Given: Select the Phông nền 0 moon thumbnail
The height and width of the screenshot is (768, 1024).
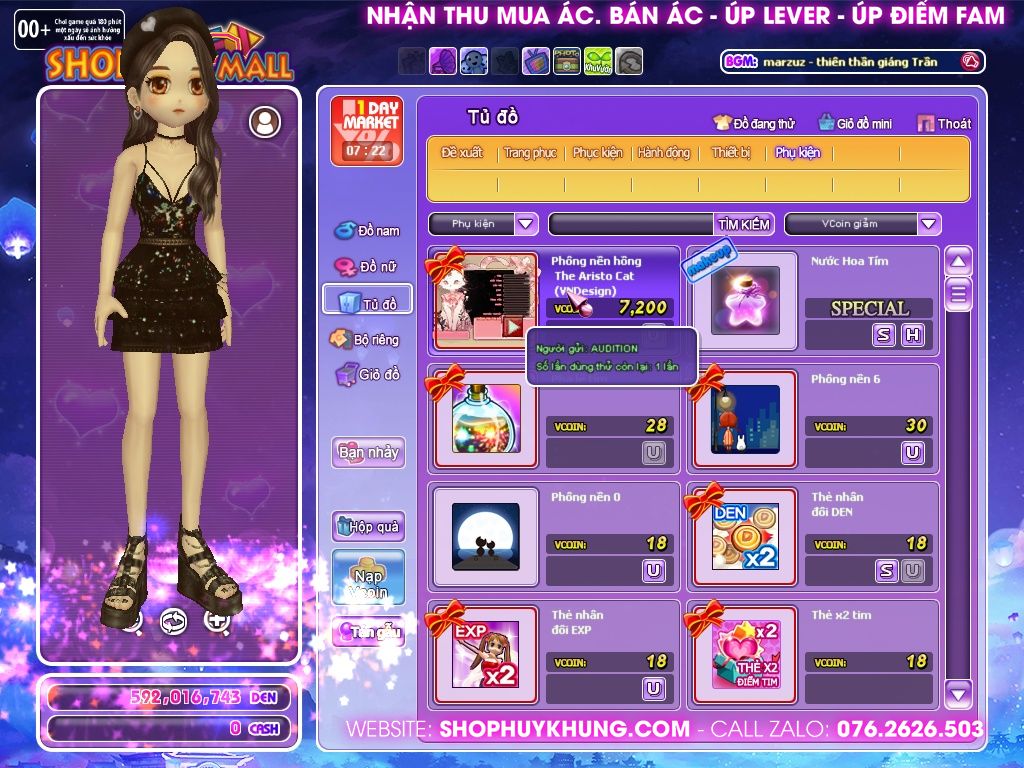Looking at the screenshot, I should tap(485, 537).
